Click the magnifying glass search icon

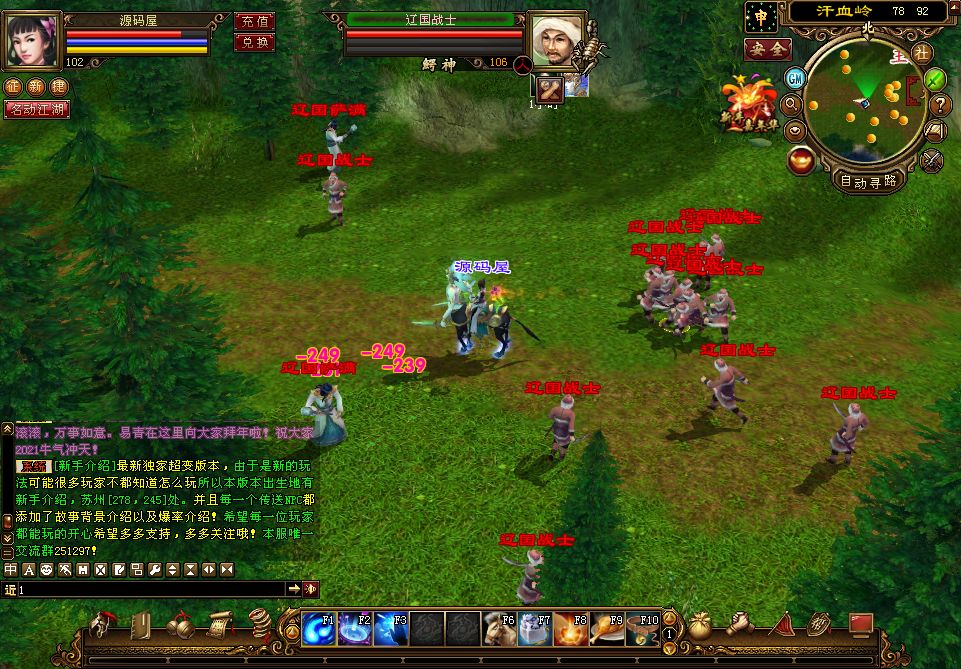pyautogui.click(x=791, y=104)
